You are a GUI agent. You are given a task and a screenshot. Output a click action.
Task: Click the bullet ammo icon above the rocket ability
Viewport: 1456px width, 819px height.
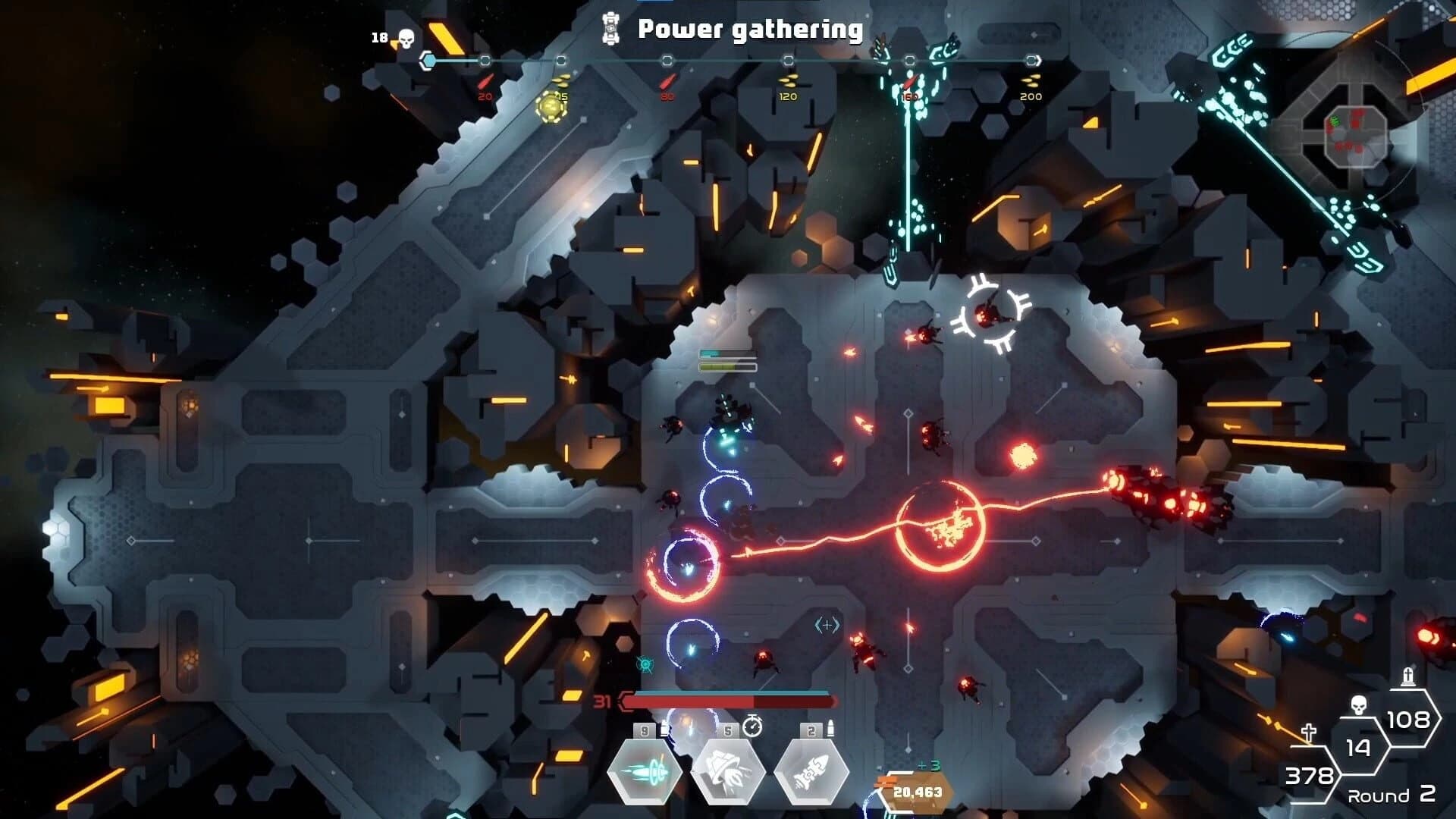(831, 728)
